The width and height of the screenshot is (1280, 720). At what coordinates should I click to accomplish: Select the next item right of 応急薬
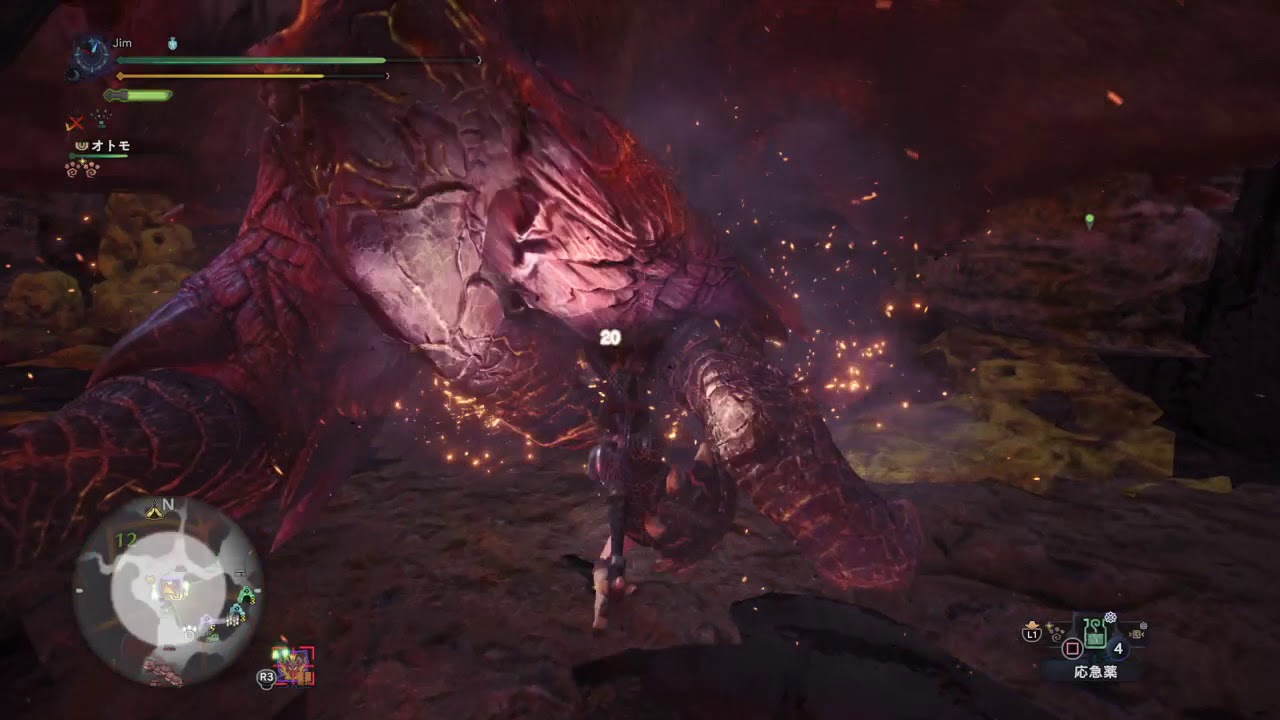point(1137,632)
